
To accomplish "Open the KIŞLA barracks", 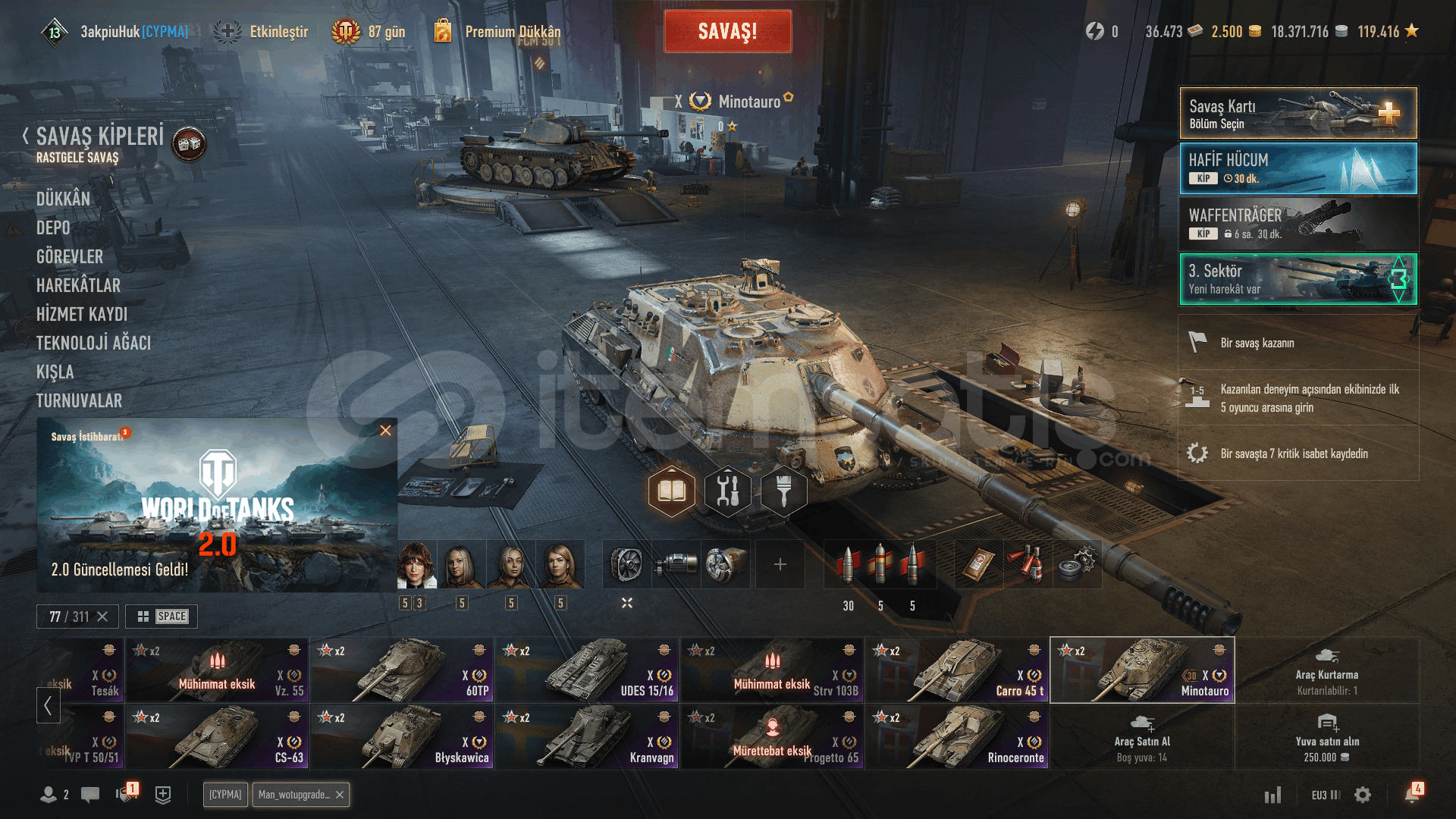I will coord(55,372).
